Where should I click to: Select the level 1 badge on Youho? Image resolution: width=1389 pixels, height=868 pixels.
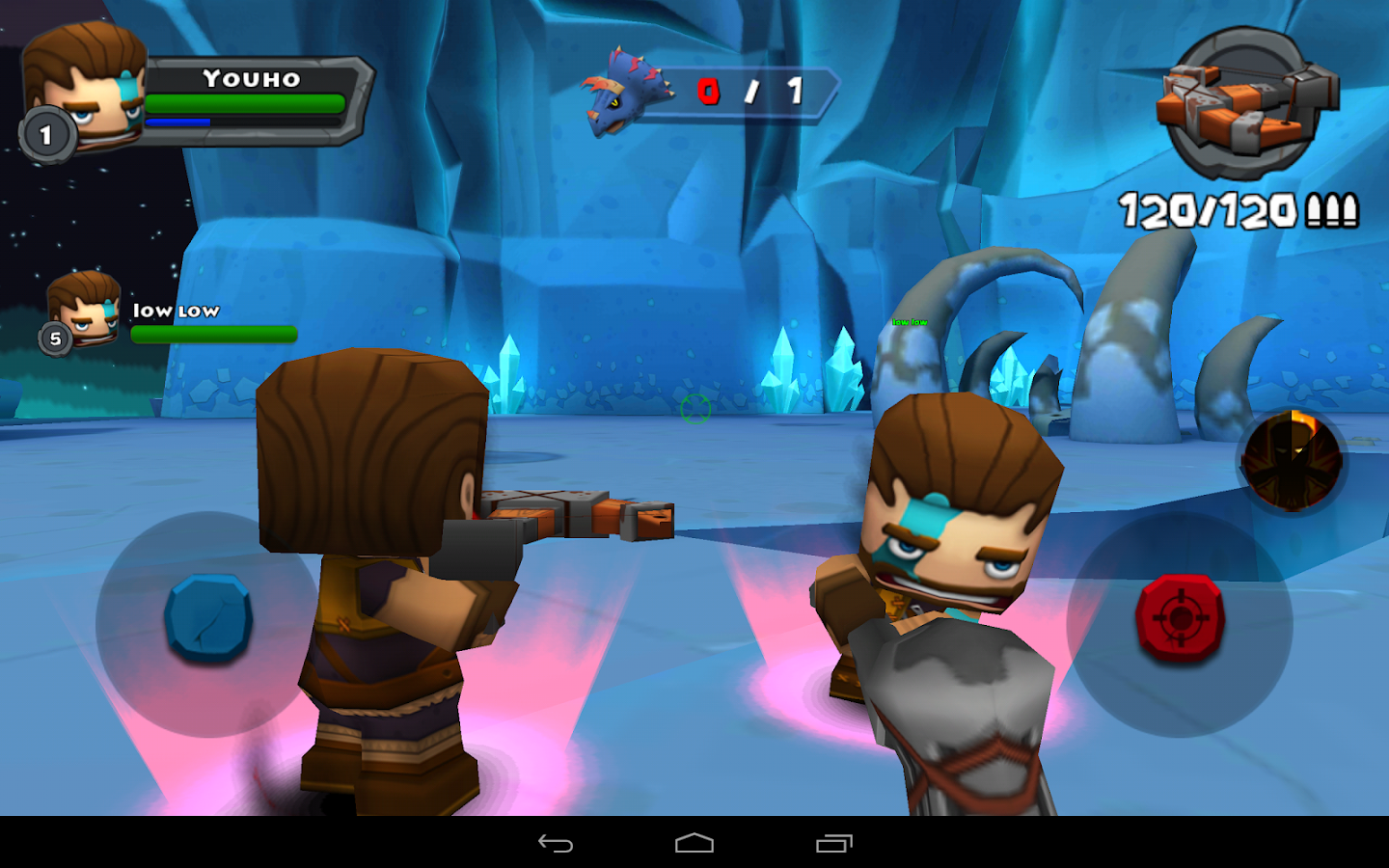pyautogui.click(x=45, y=135)
